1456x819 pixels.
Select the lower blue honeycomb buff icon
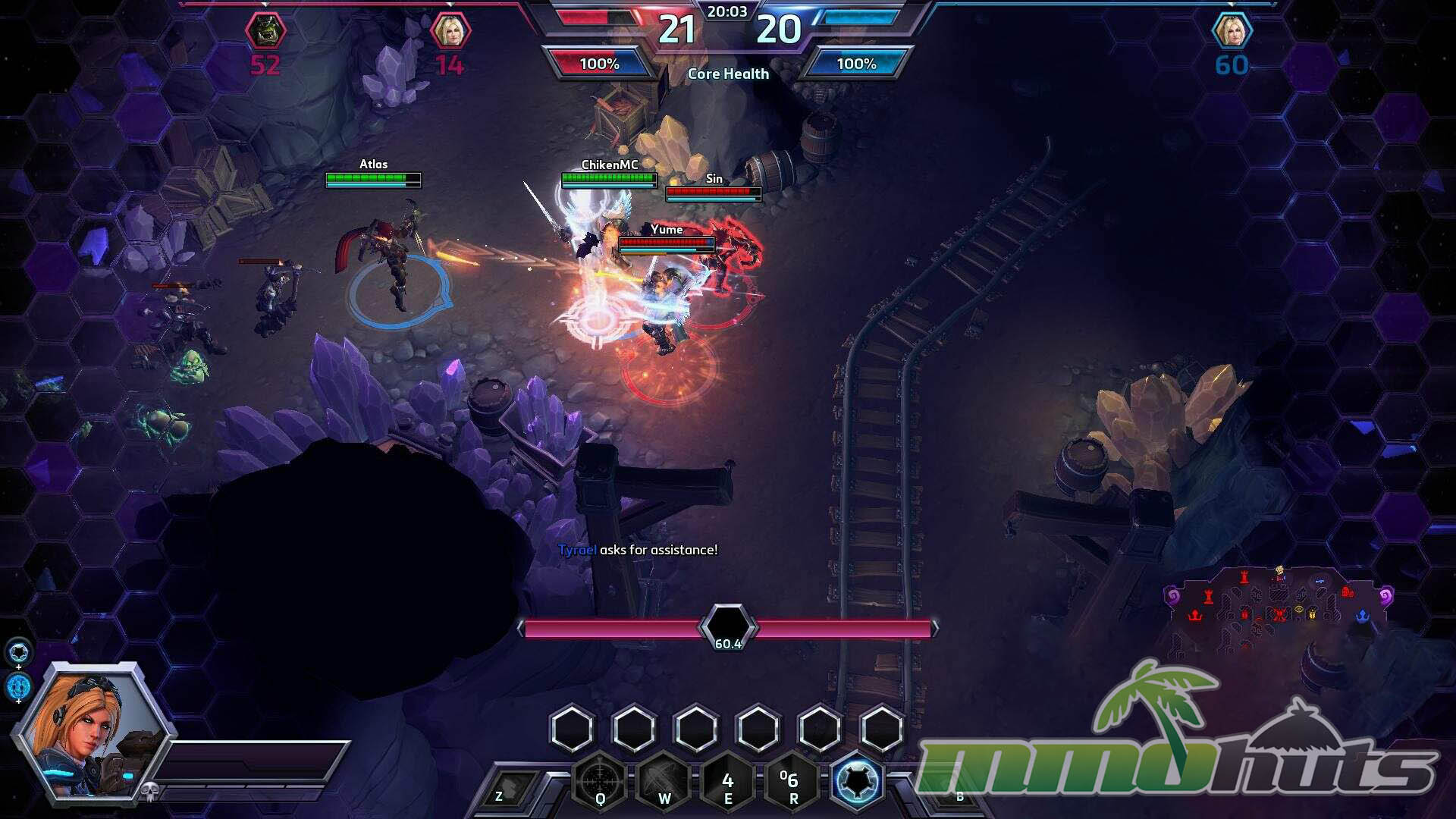point(19,686)
